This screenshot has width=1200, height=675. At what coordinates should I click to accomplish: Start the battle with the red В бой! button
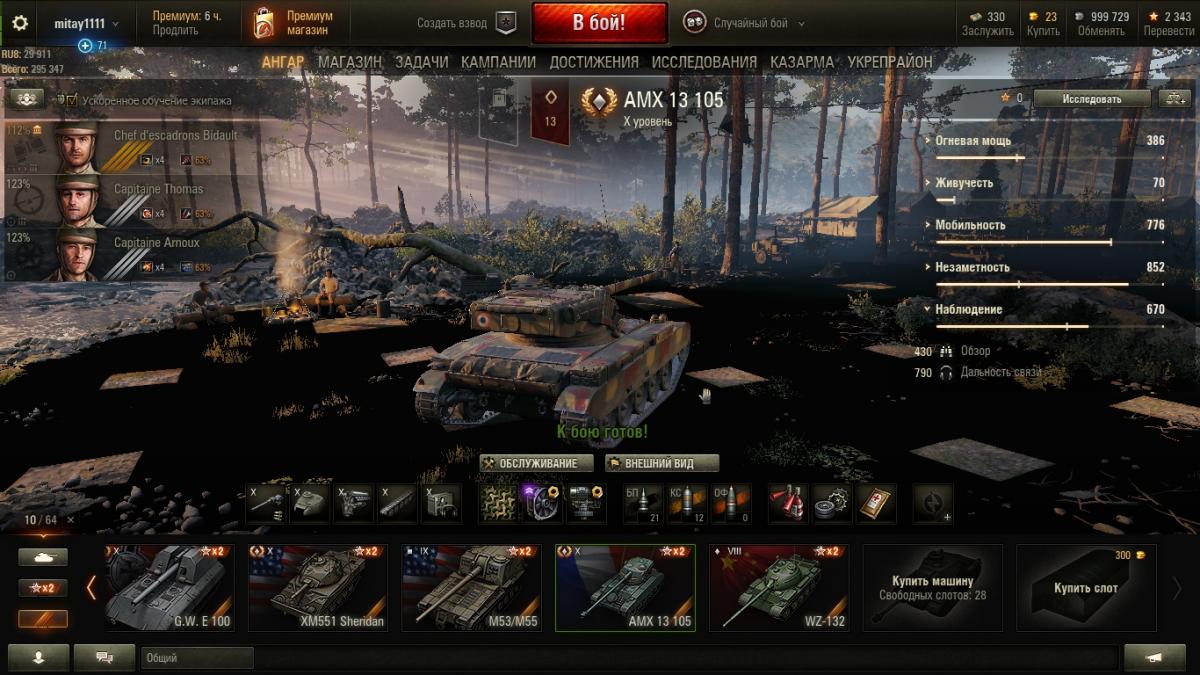pyautogui.click(x=599, y=23)
